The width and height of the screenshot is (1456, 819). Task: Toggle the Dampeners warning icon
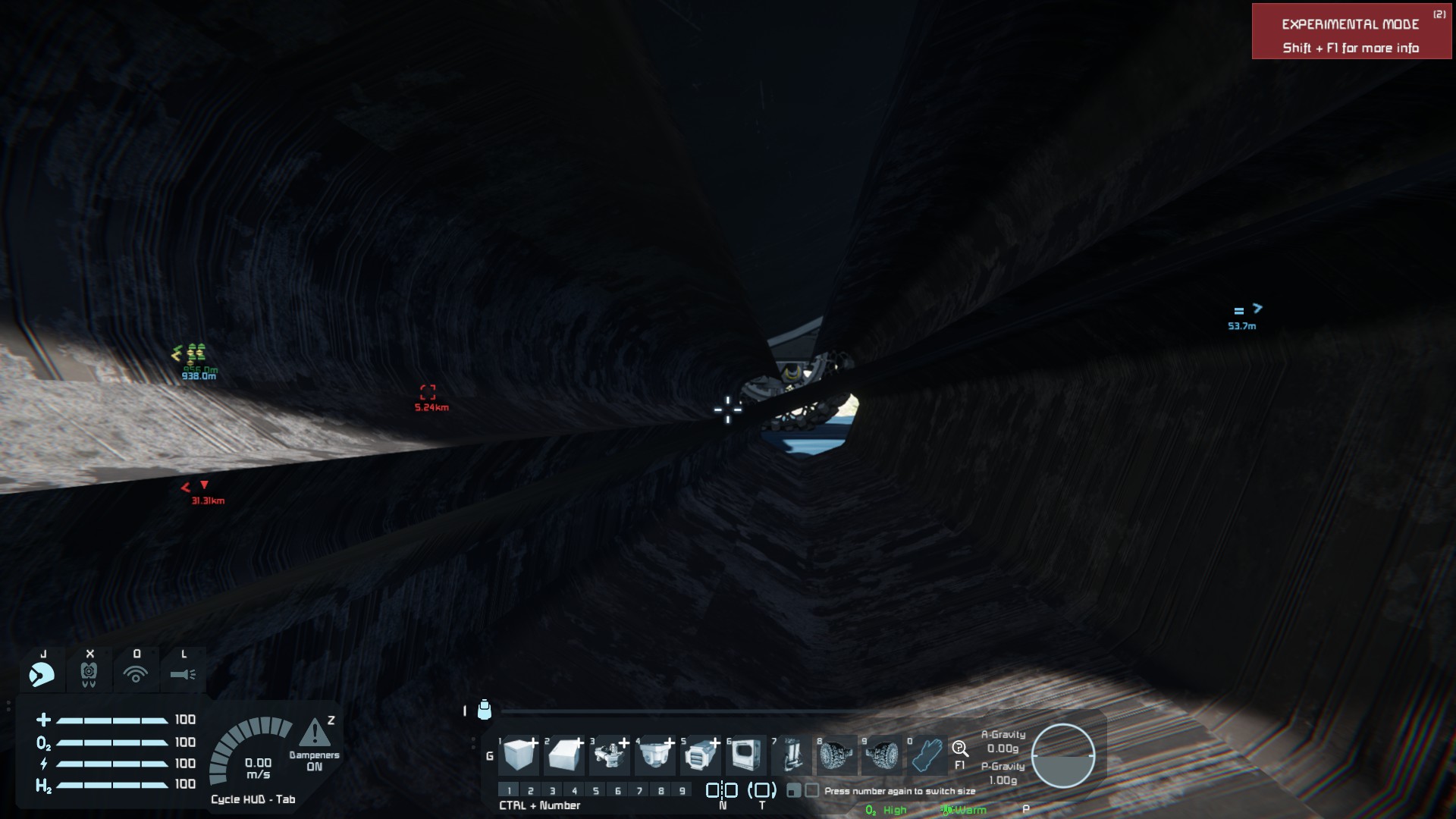315,734
